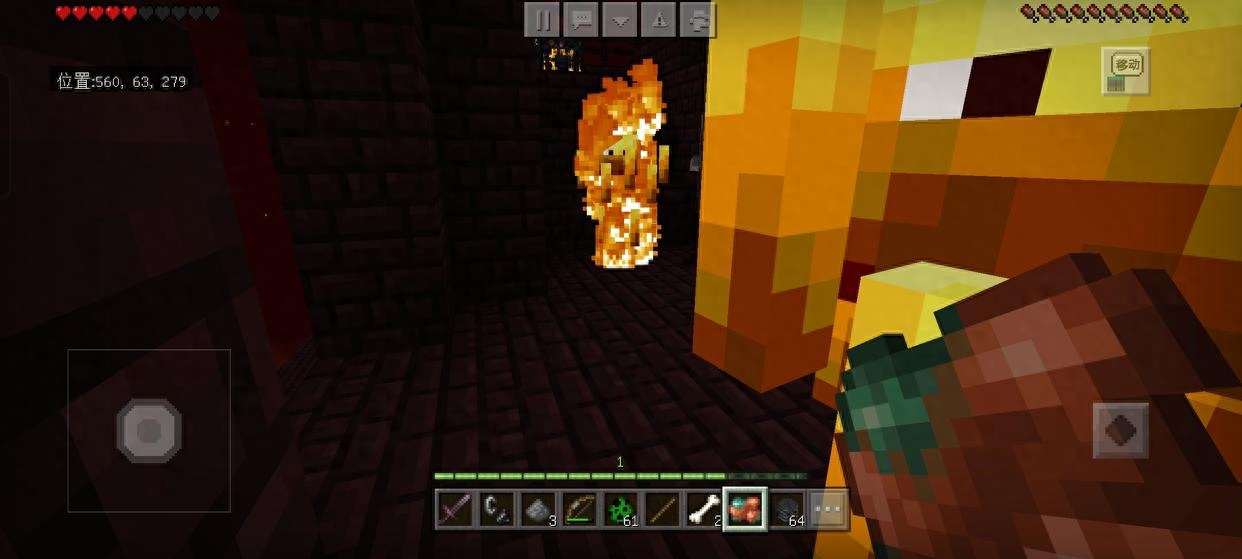Select the stick hotbar slot

(x=661, y=509)
